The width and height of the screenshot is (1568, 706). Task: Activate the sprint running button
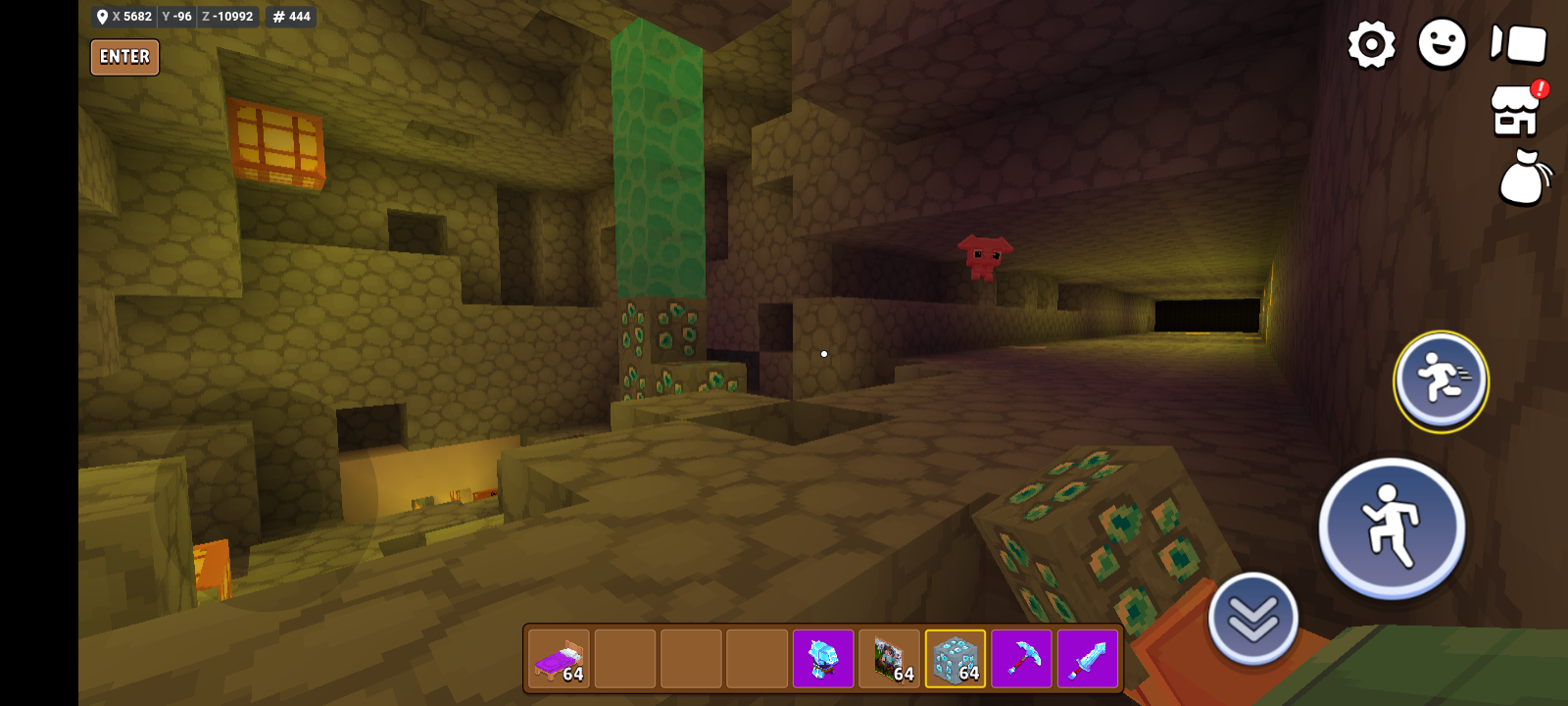point(1441,380)
